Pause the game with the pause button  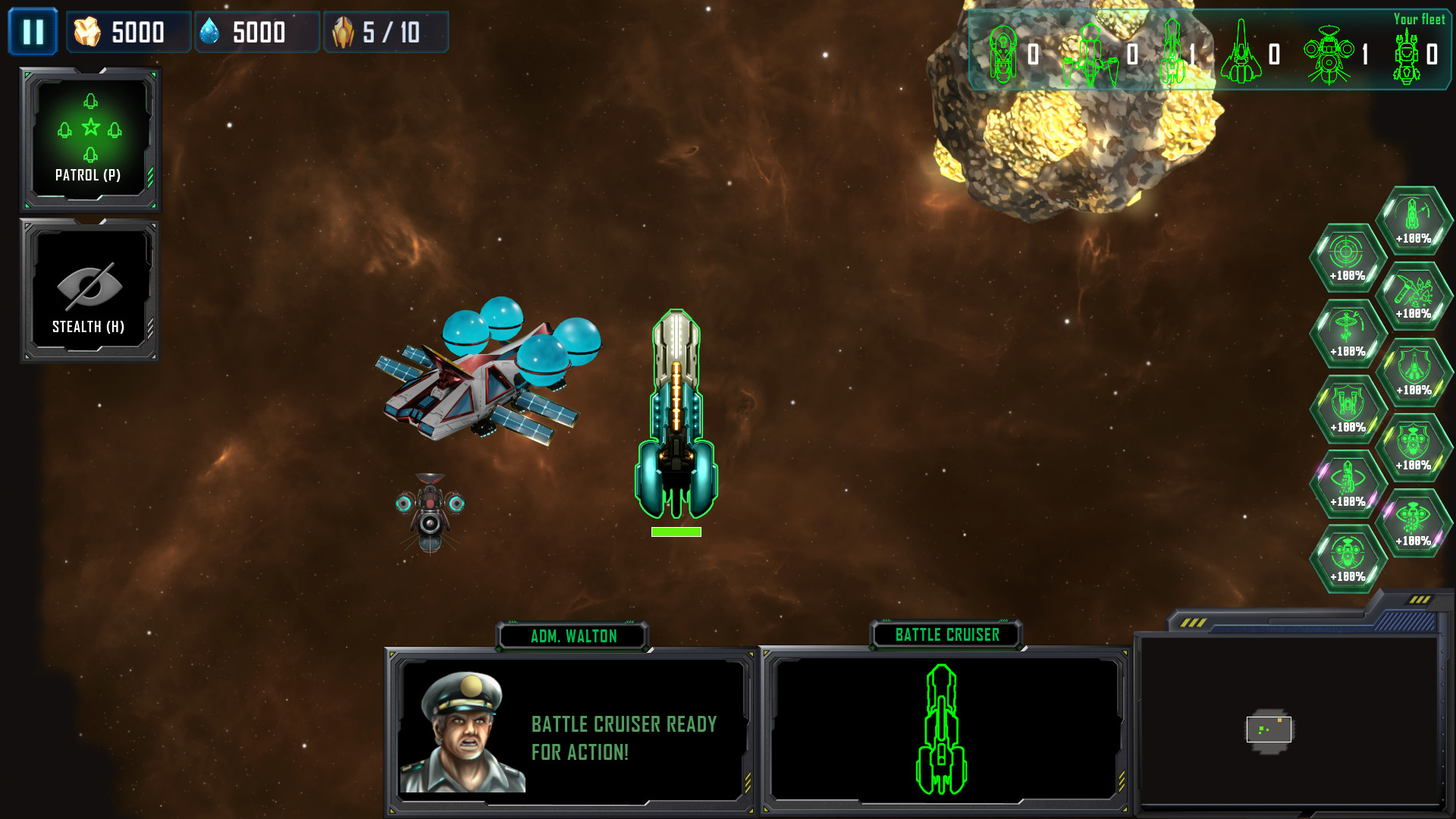(x=33, y=32)
